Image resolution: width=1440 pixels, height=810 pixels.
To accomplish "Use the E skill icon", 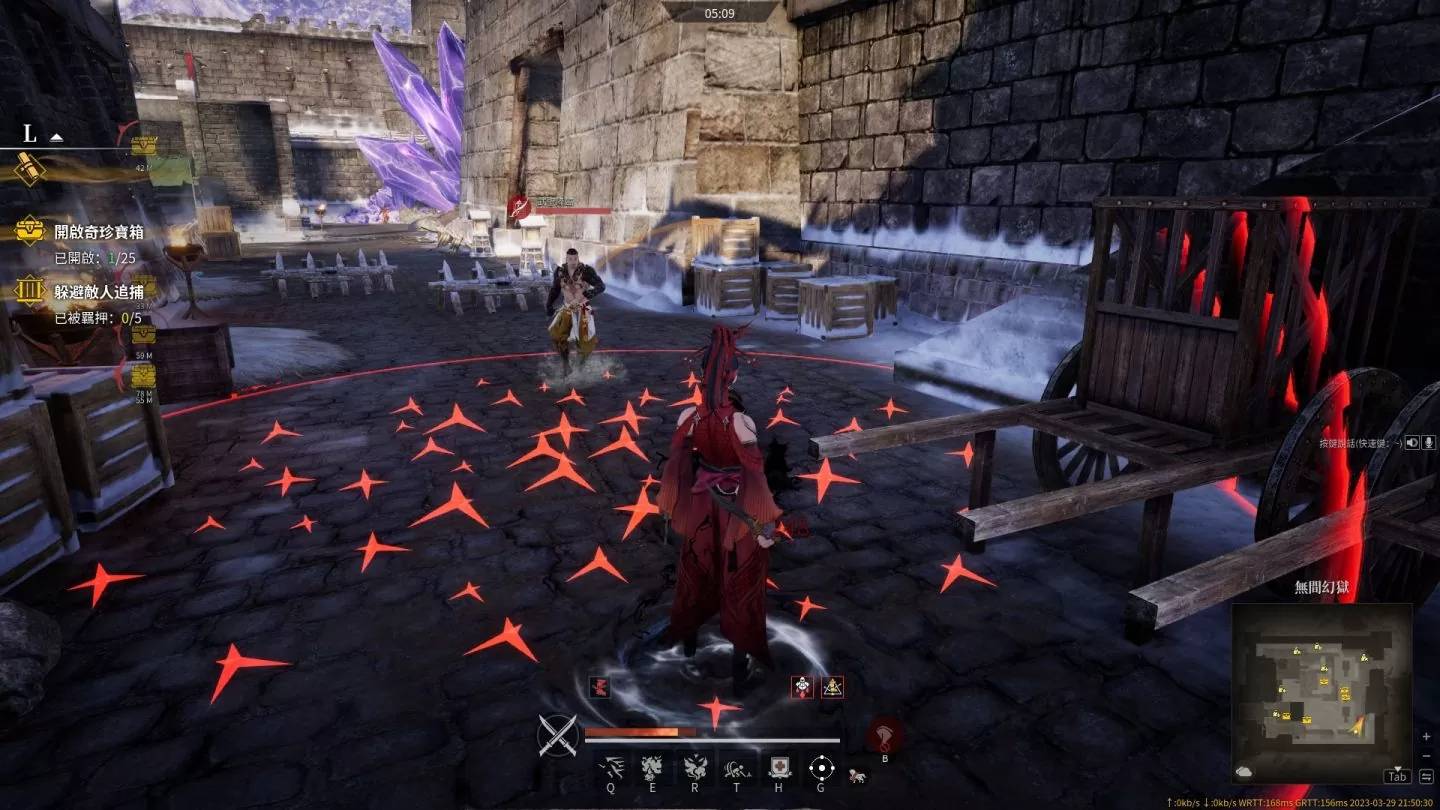I will (652, 768).
